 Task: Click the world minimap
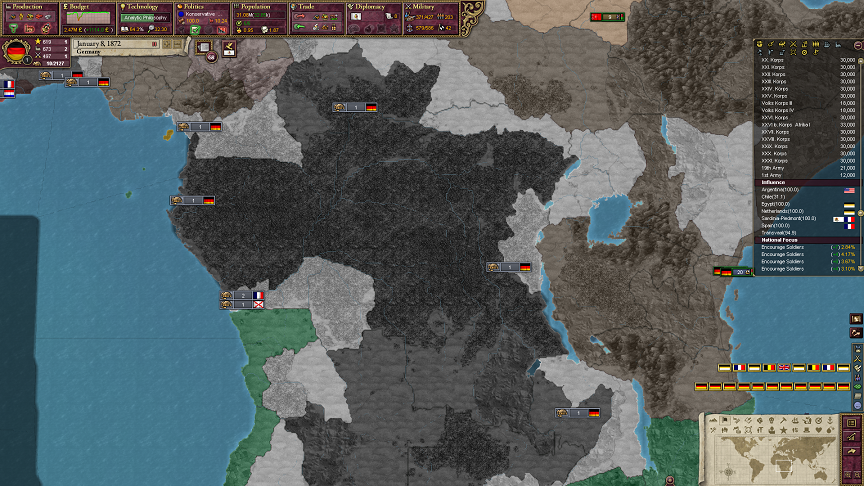click(x=774, y=455)
